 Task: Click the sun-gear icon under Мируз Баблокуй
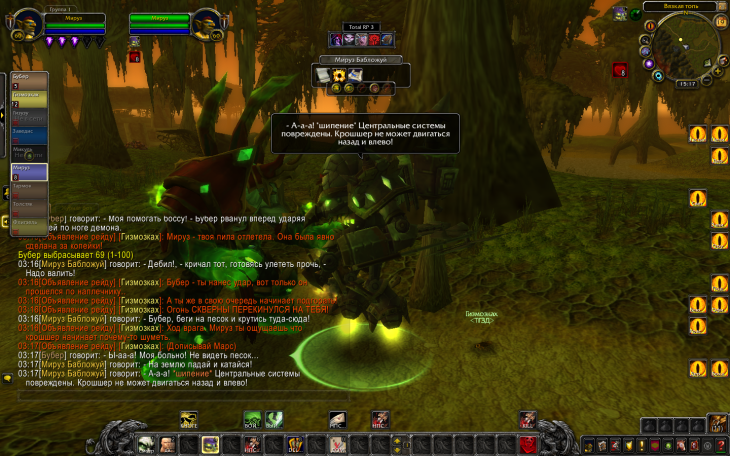tap(339, 75)
